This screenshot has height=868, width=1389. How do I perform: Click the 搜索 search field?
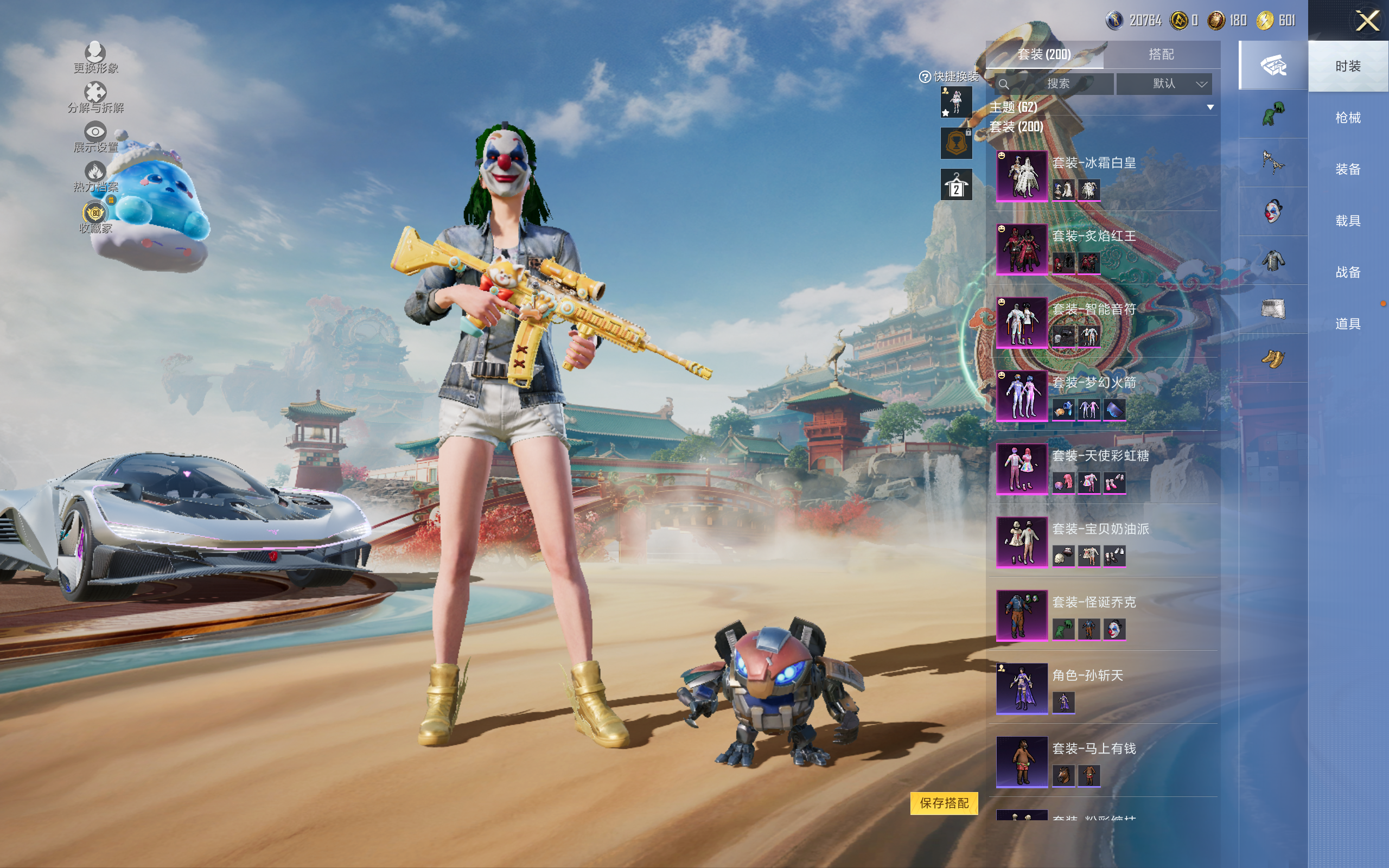pyautogui.click(x=1056, y=84)
